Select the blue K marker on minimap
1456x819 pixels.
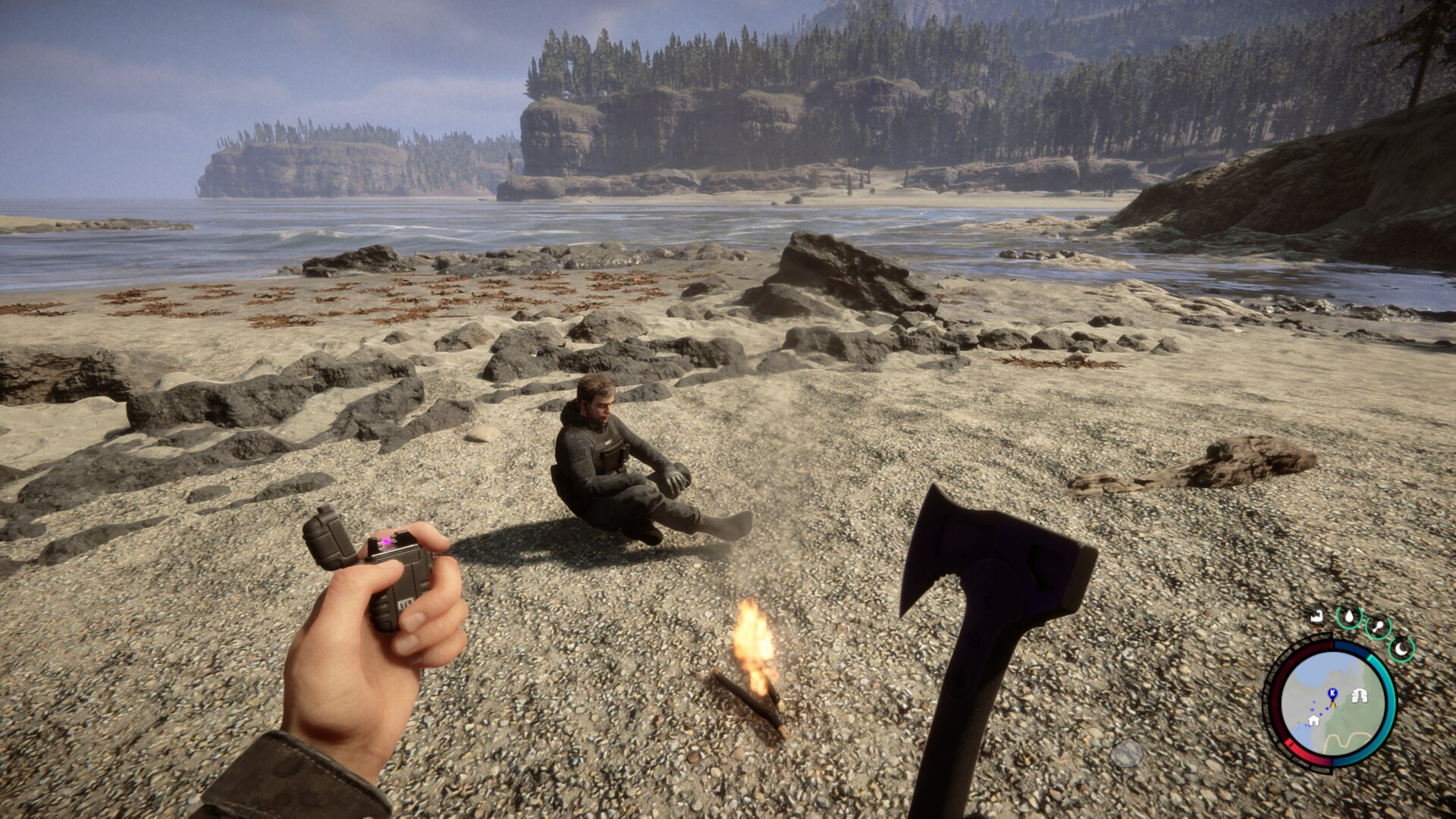click(x=1332, y=693)
